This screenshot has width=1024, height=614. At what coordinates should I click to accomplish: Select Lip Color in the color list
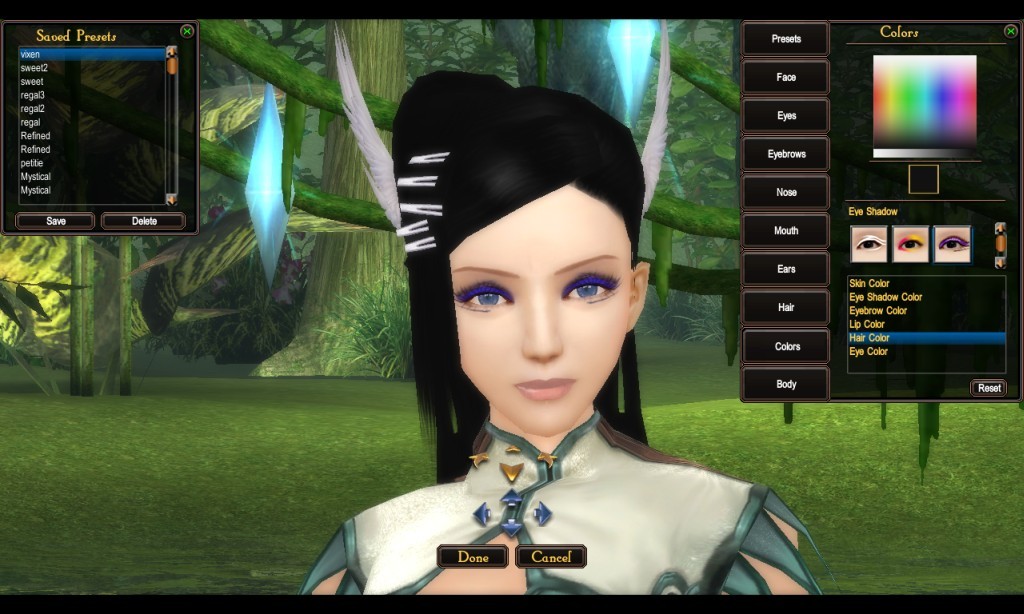coord(867,324)
